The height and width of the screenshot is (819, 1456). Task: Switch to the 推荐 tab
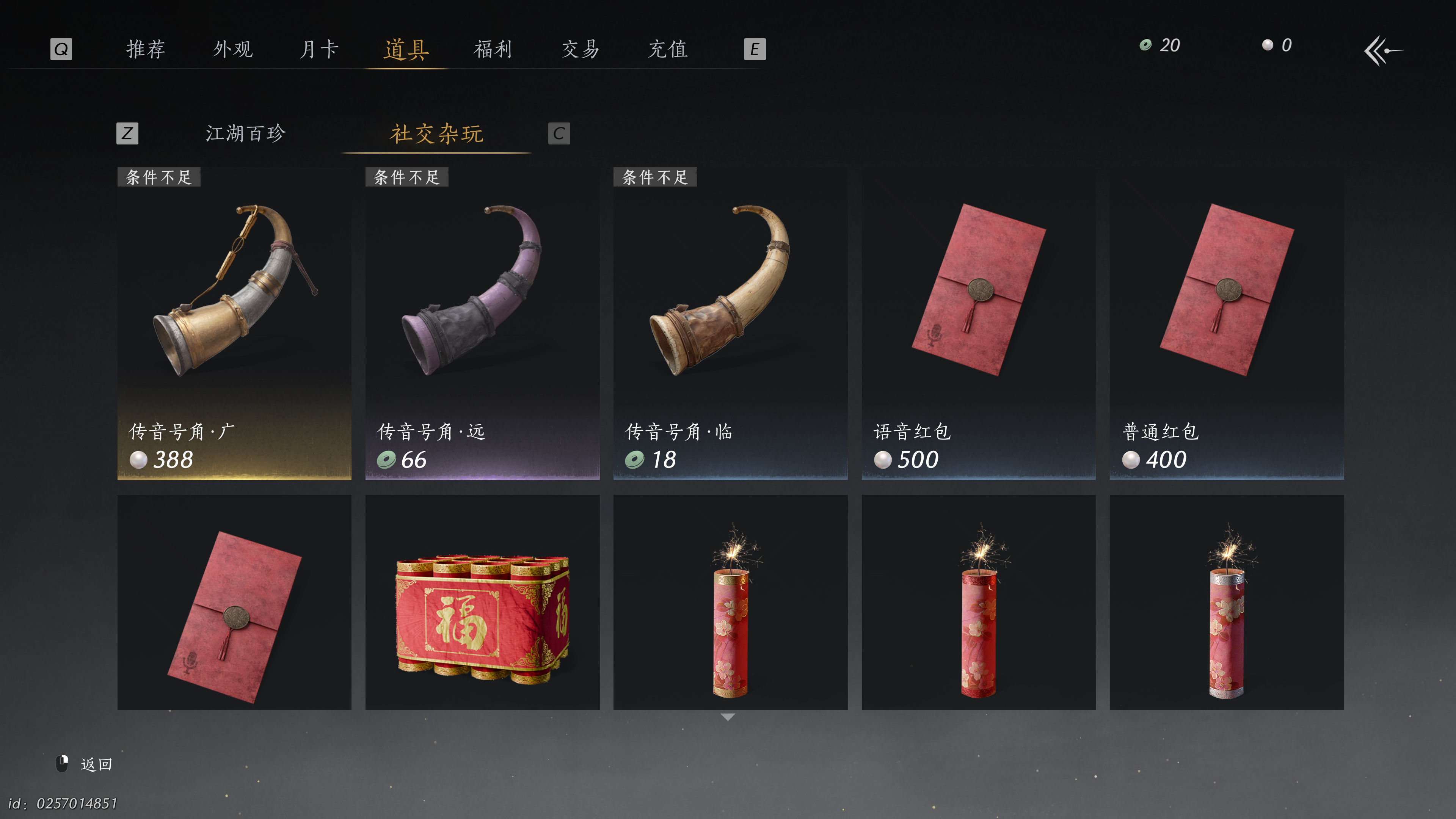click(146, 50)
